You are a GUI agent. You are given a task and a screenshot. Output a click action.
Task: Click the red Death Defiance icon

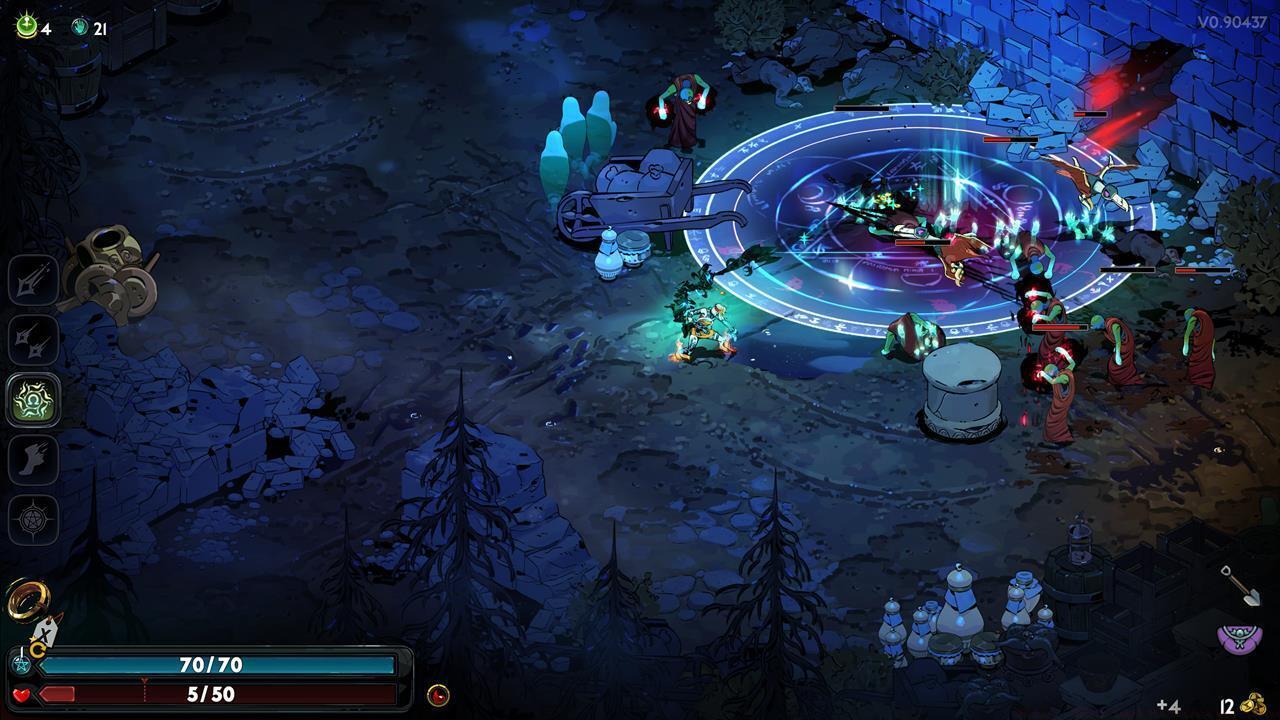[438, 695]
